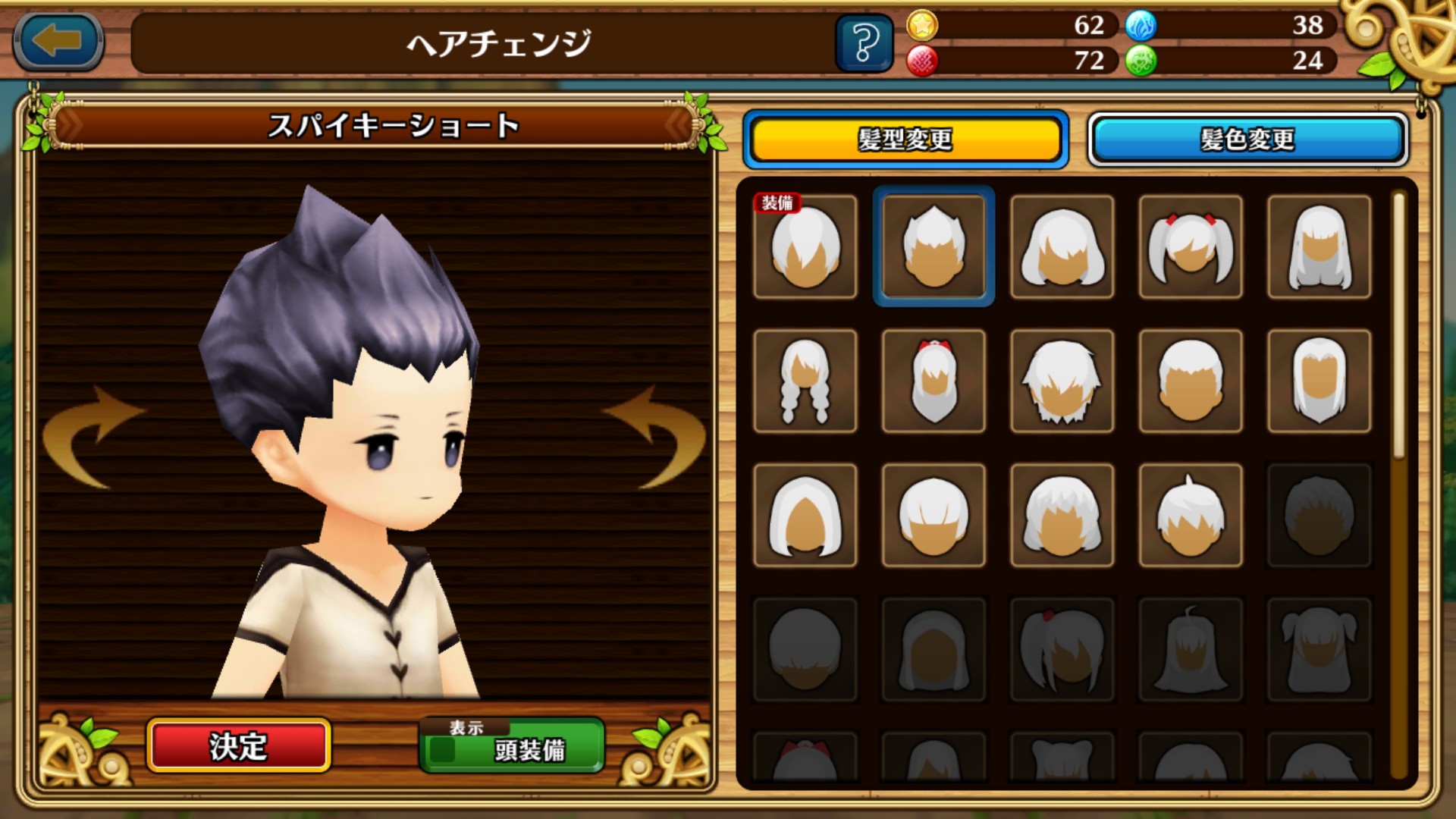Choose the long hair with red bow
The image size is (1456, 819).
click(934, 381)
